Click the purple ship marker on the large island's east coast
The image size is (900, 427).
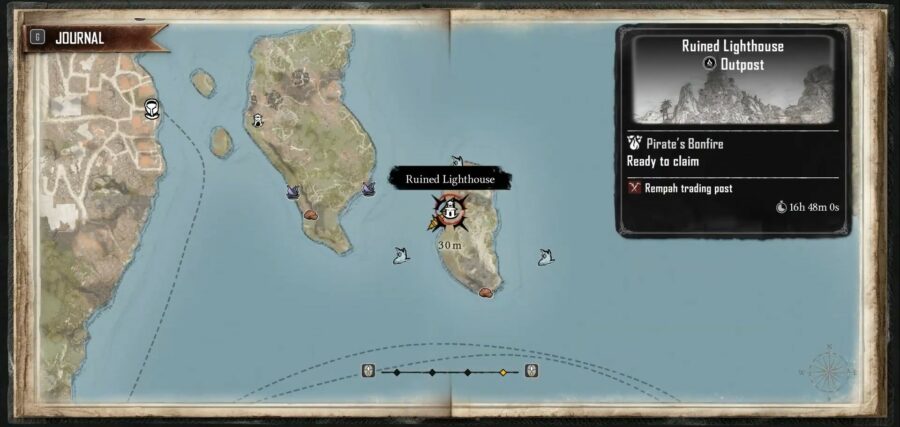click(x=368, y=187)
